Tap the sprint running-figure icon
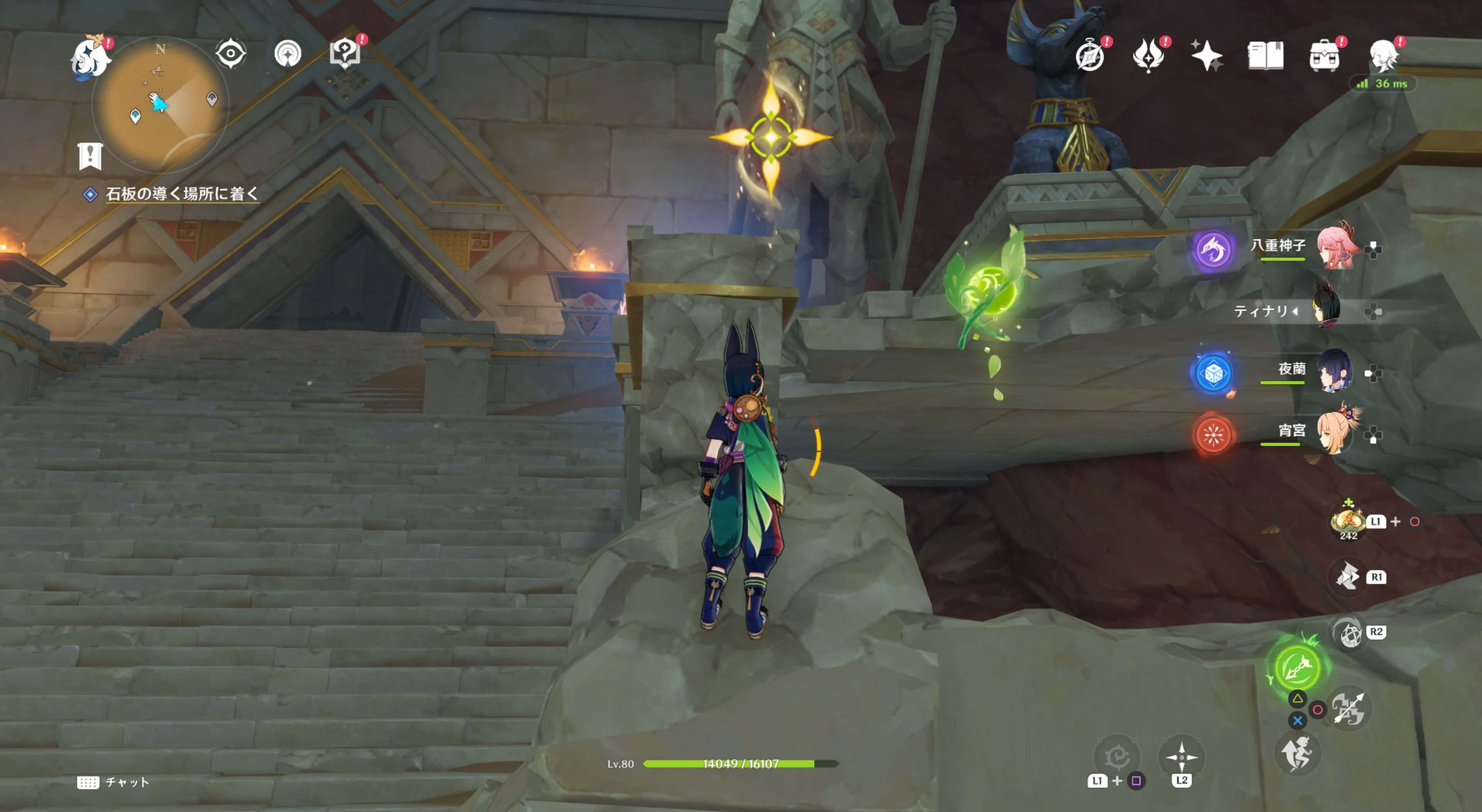Viewport: 1482px width, 812px height. (x=1297, y=754)
